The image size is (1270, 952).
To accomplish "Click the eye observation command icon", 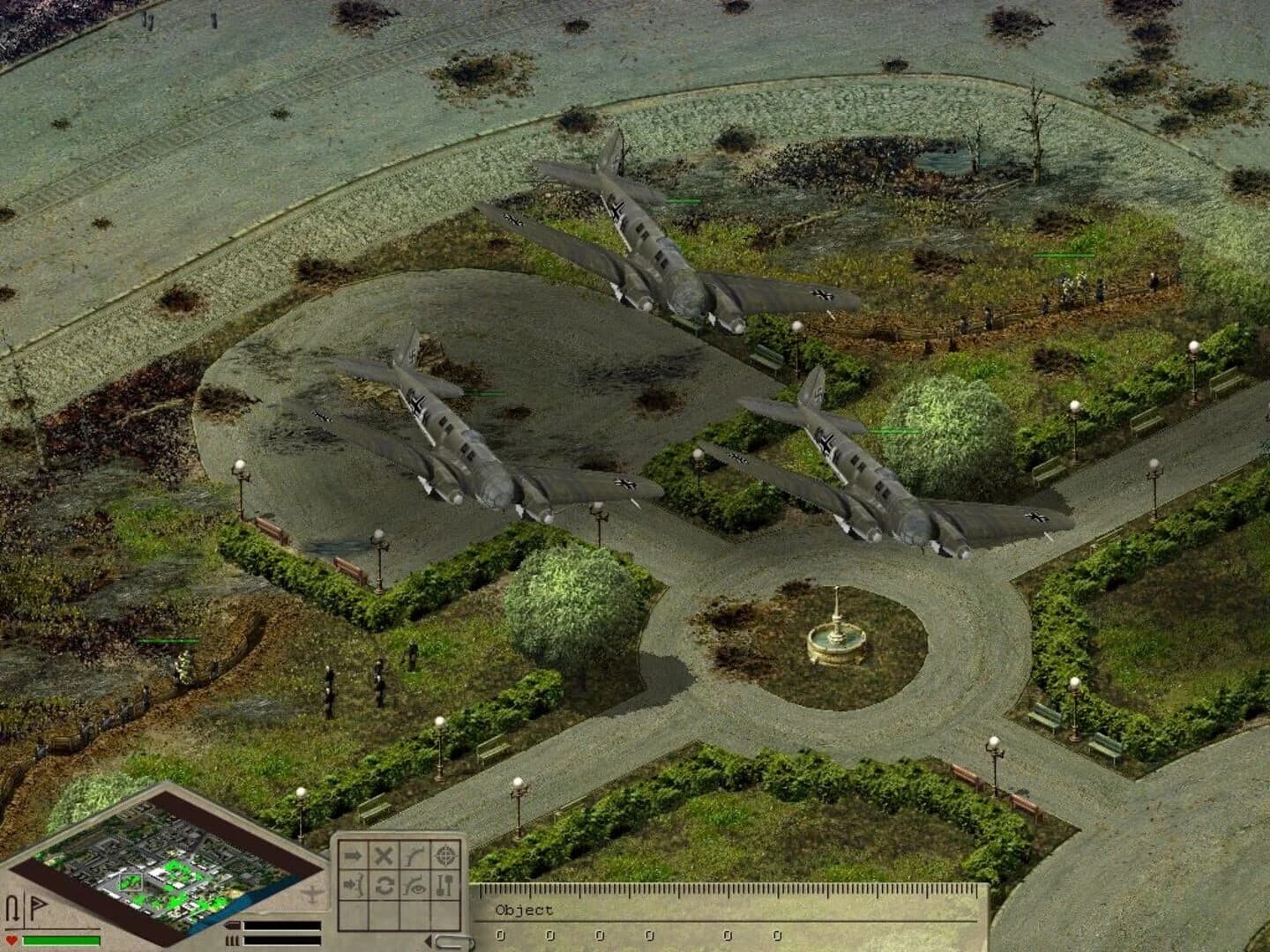I will click(x=415, y=886).
